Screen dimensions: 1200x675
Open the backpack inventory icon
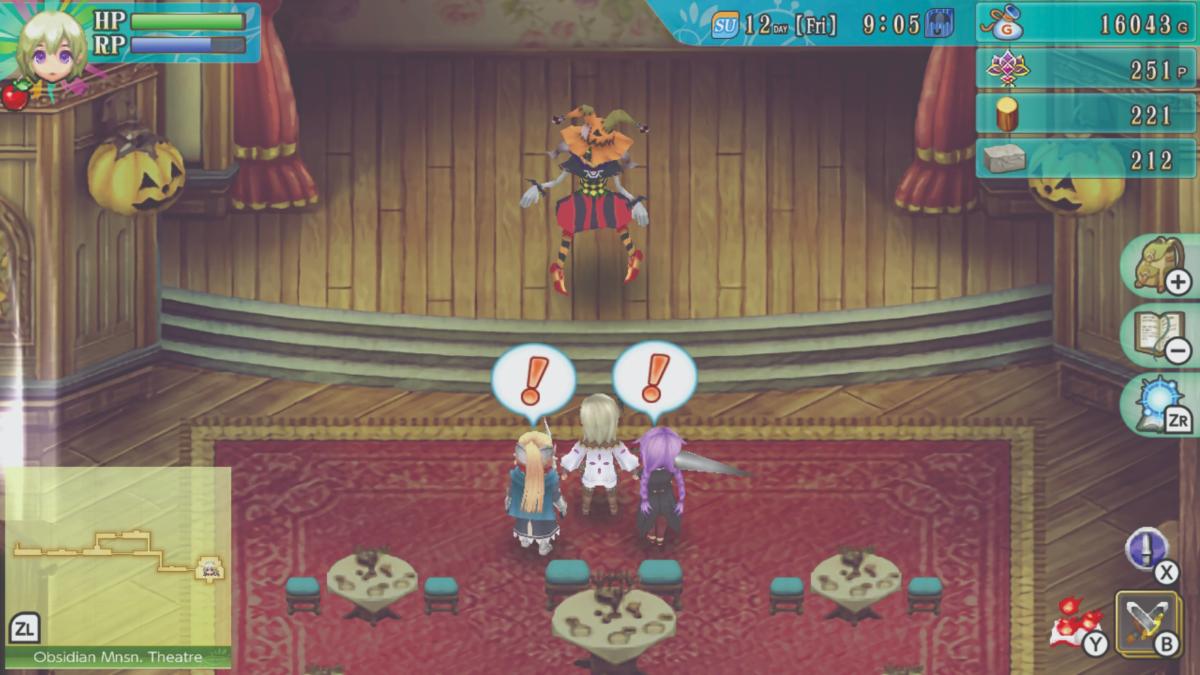tap(1160, 265)
